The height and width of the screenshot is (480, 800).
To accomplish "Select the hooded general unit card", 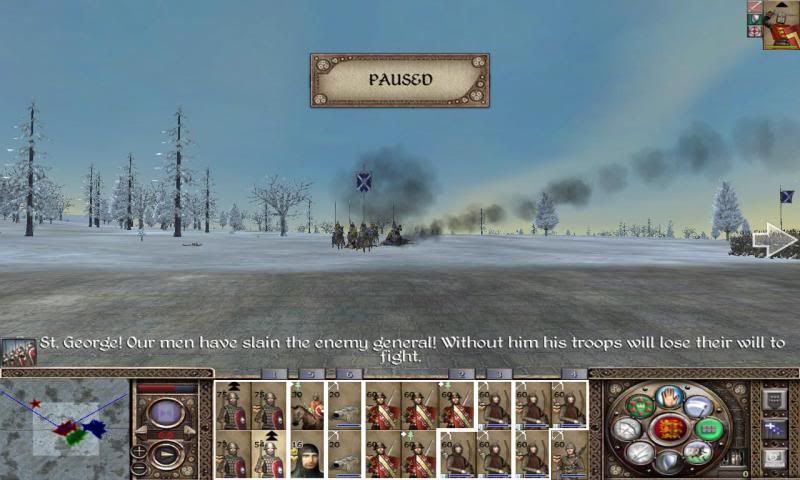I will coord(307,455).
